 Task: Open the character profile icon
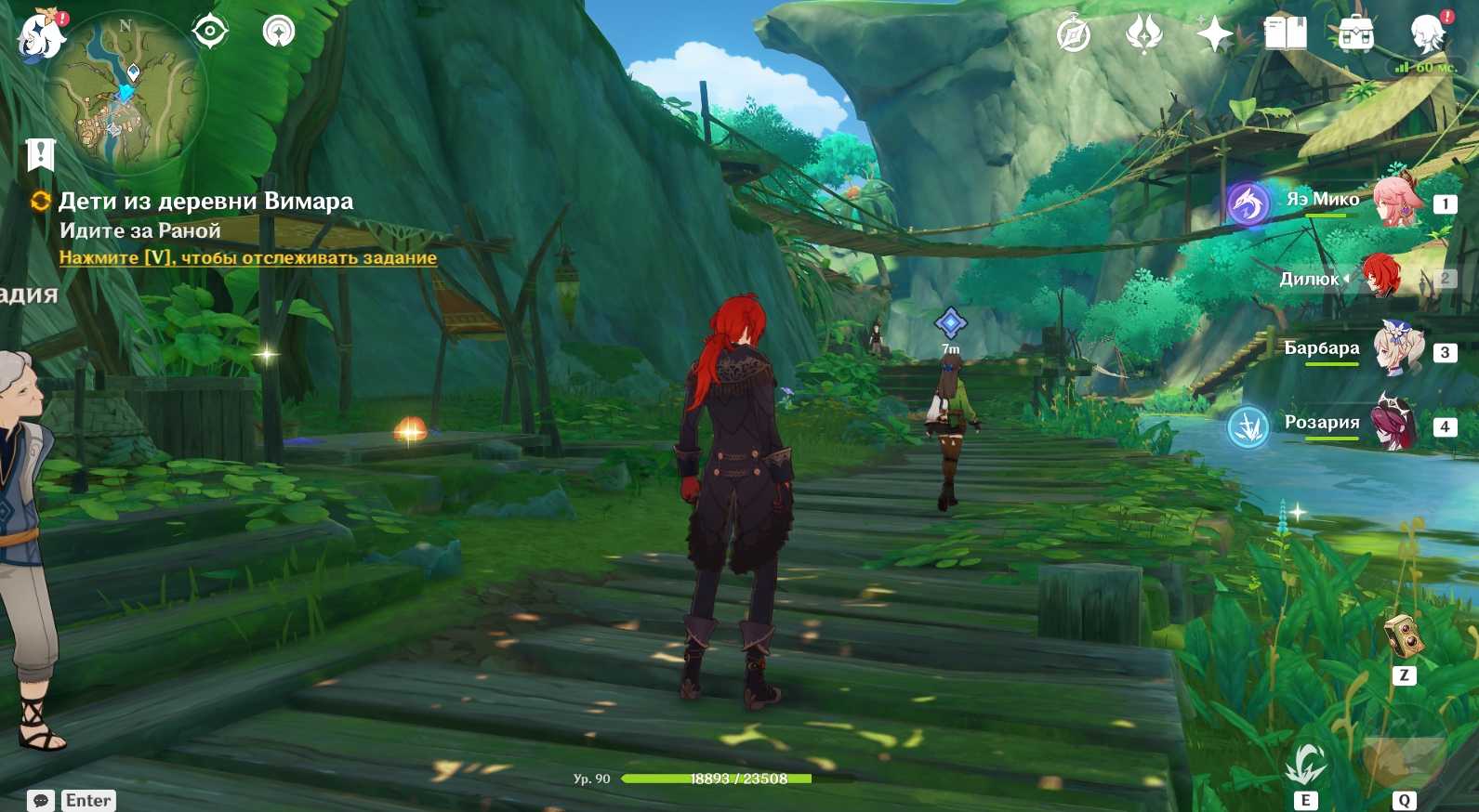(1427, 34)
